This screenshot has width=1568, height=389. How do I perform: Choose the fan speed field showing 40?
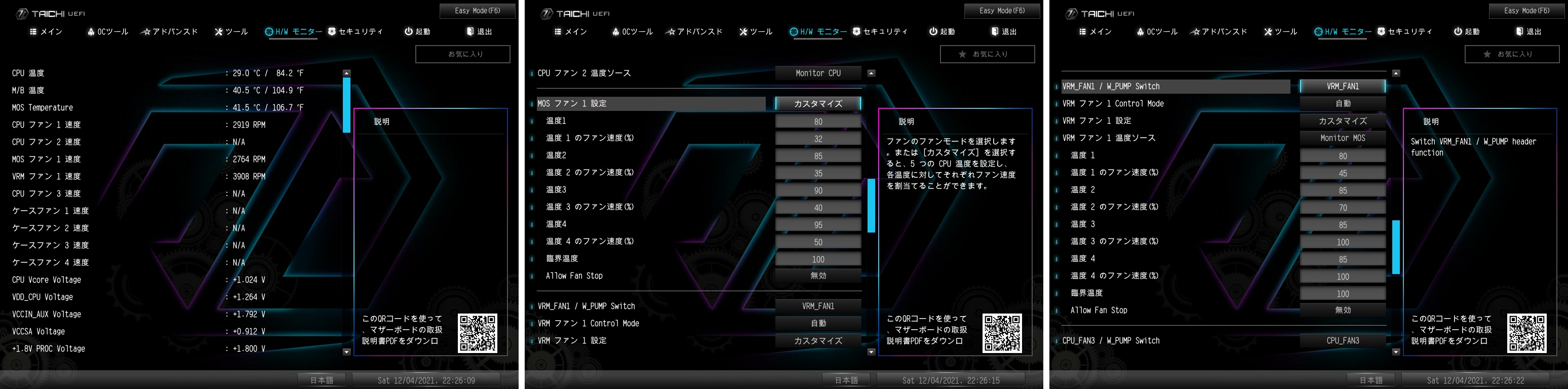click(817, 208)
